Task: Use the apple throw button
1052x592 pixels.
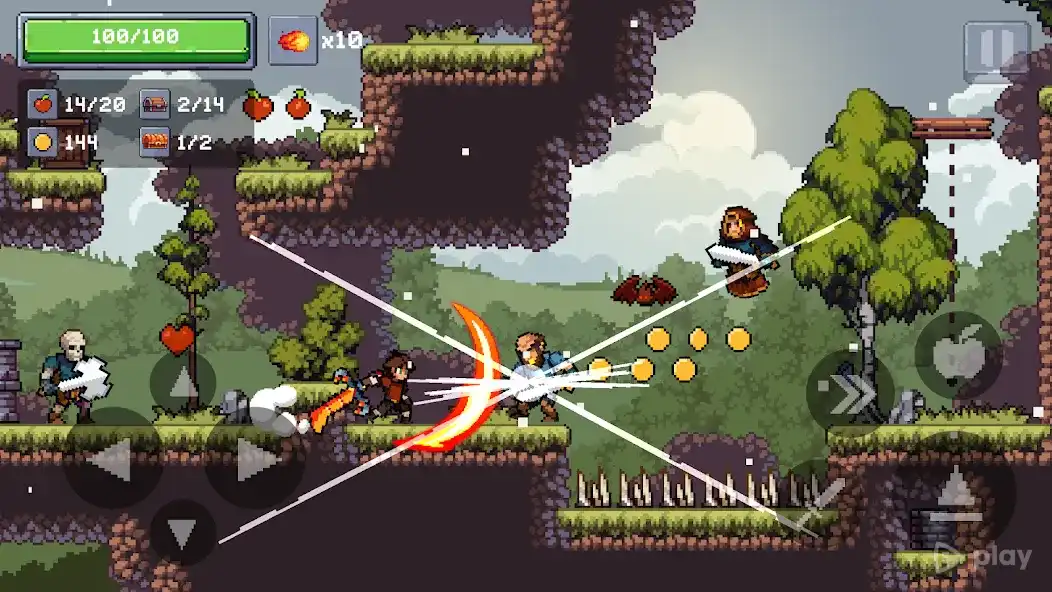Action: coord(958,355)
